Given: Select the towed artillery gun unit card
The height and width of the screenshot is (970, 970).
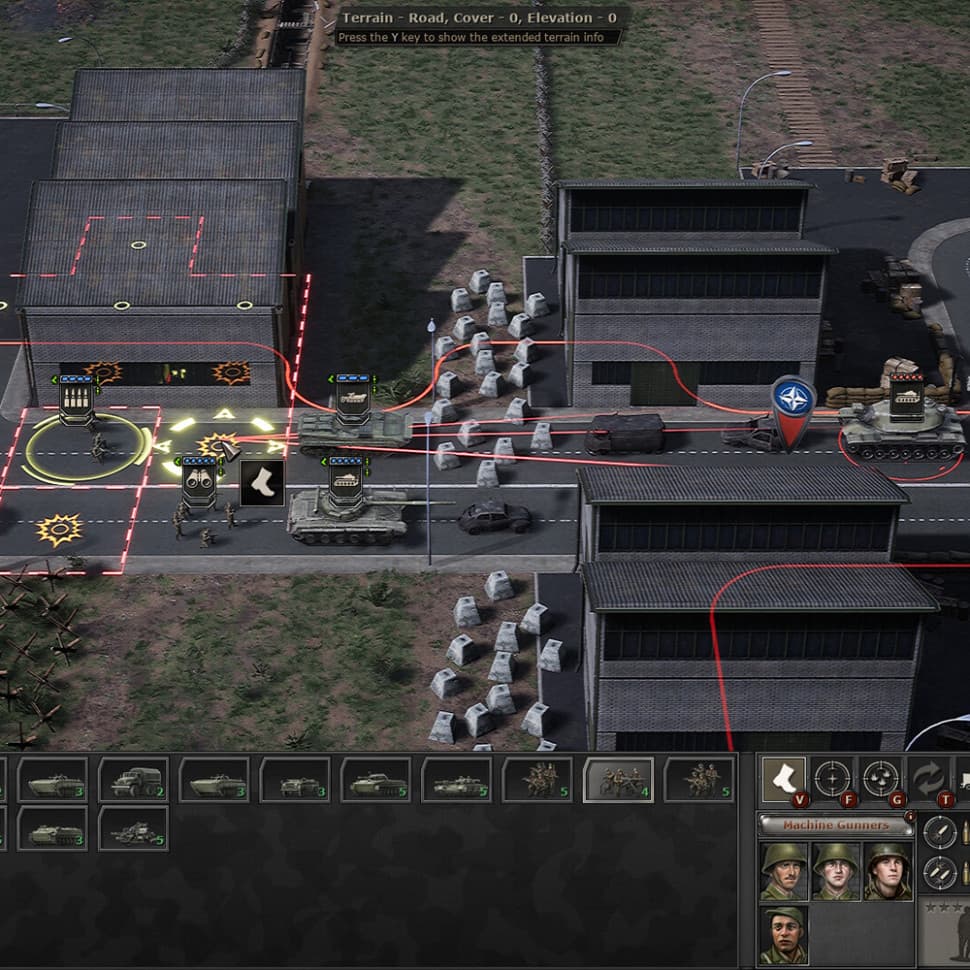Looking at the screenshot, I should (x=133, y=829).
